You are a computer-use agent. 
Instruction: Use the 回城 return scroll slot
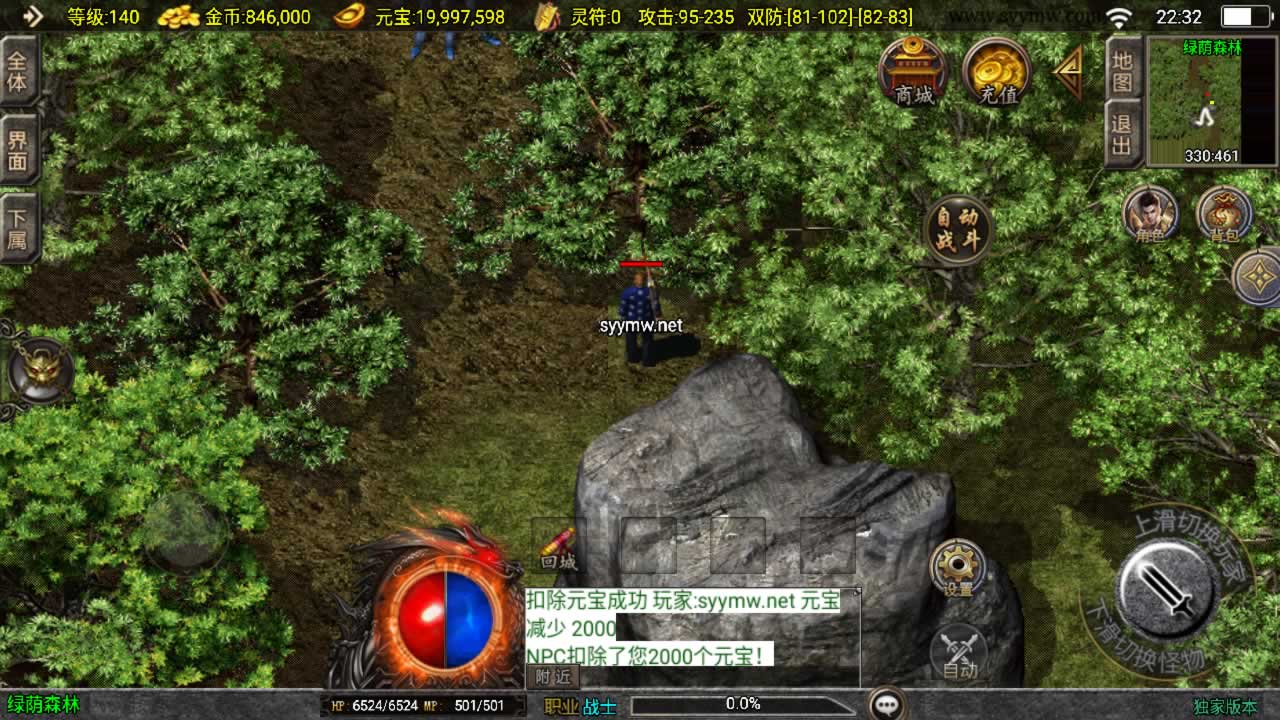coord(559,546)
